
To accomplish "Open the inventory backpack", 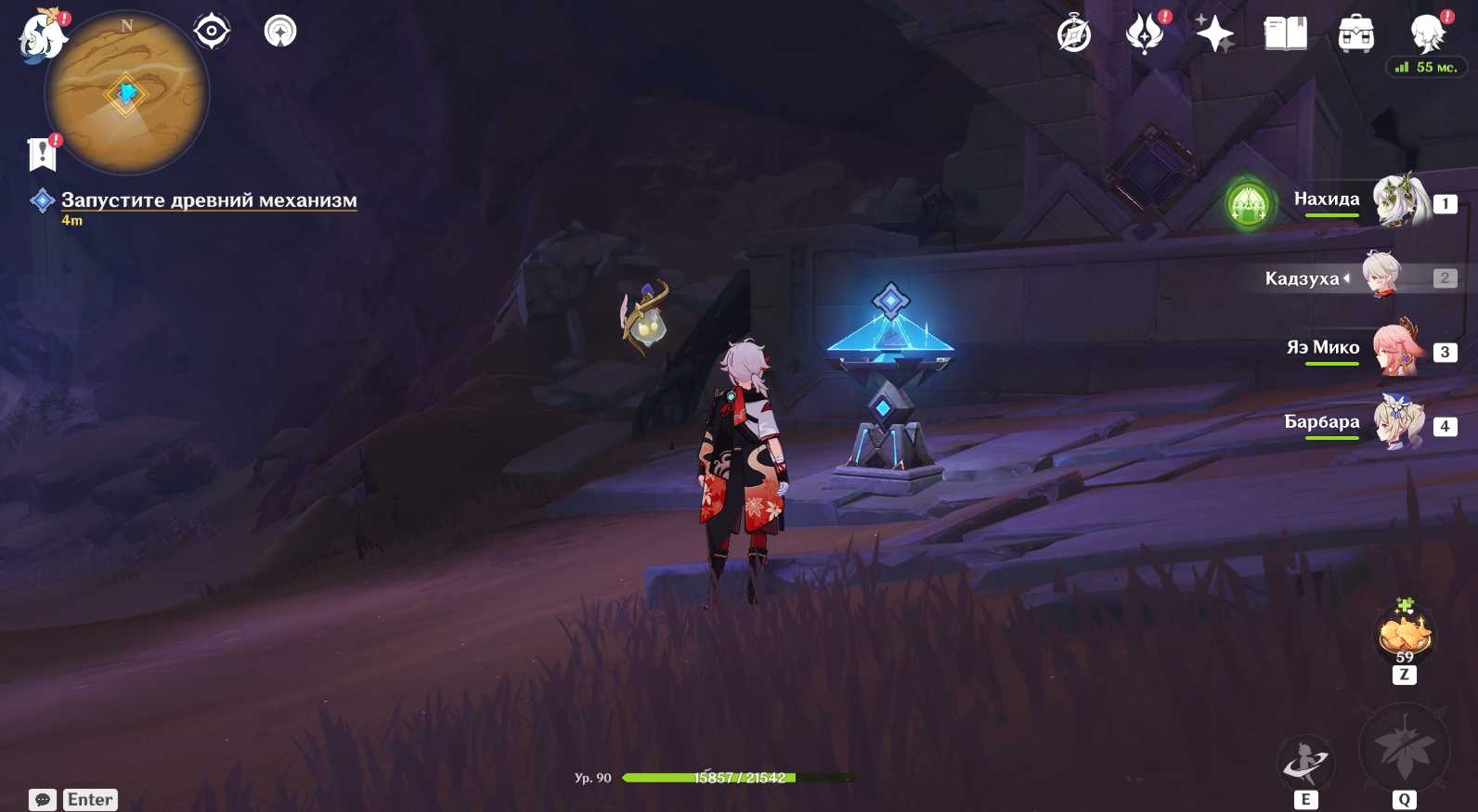I will pos(1355,34).
